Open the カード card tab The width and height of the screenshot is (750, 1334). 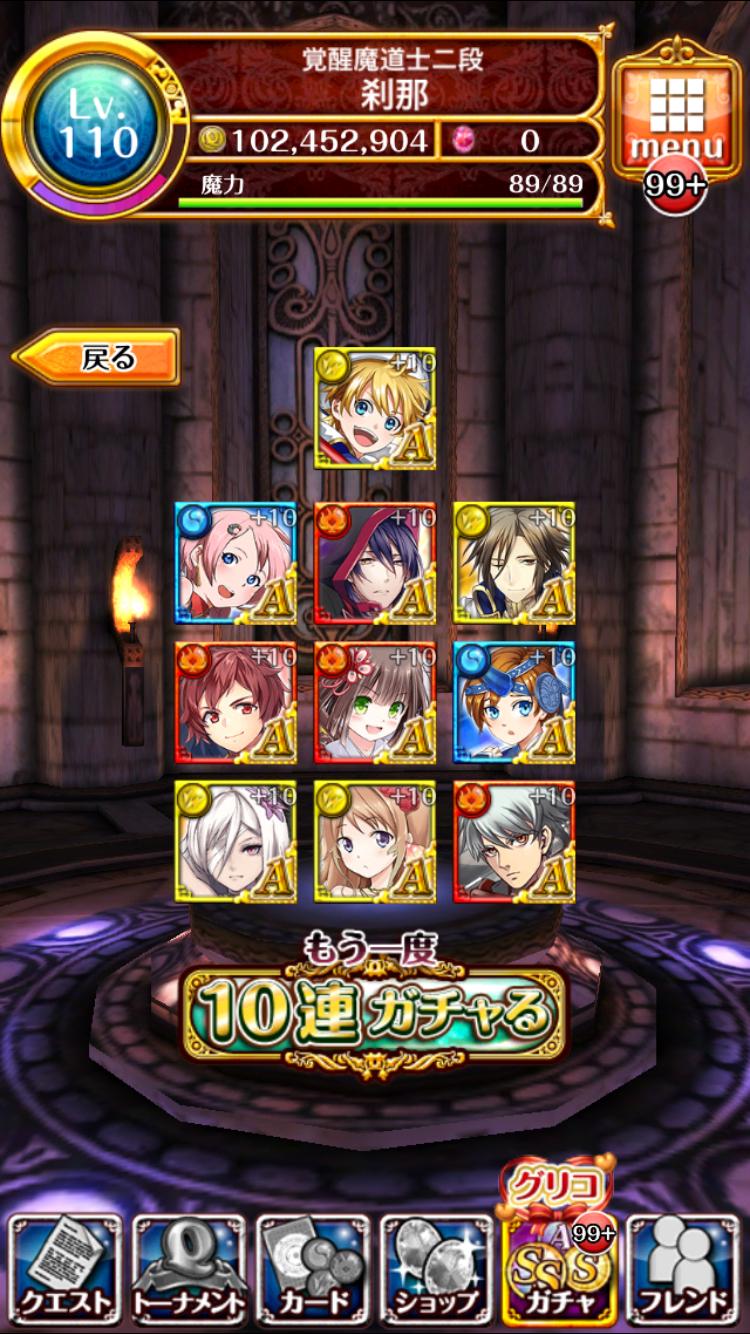tap(313, 1267)
